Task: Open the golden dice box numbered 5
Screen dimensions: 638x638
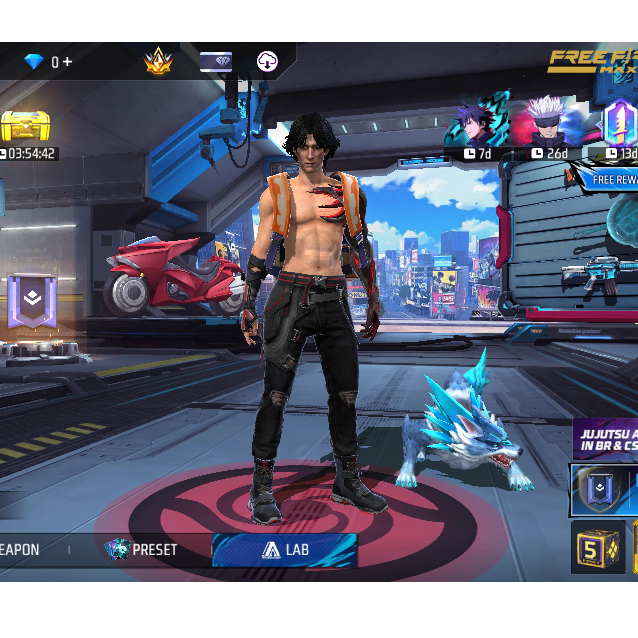Action: 598,548
